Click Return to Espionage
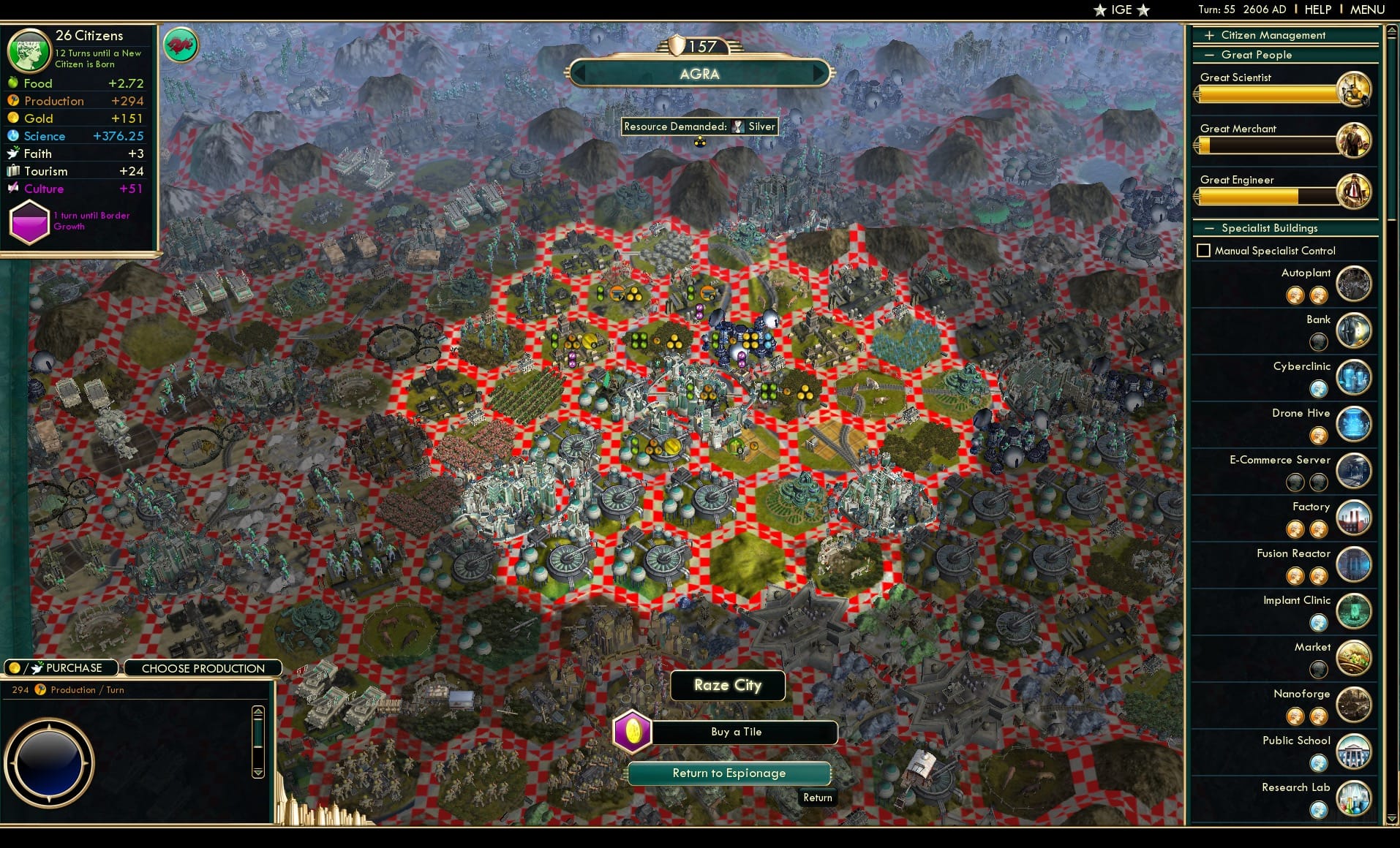Screen dimensions: 1400x848 [729, 773]
